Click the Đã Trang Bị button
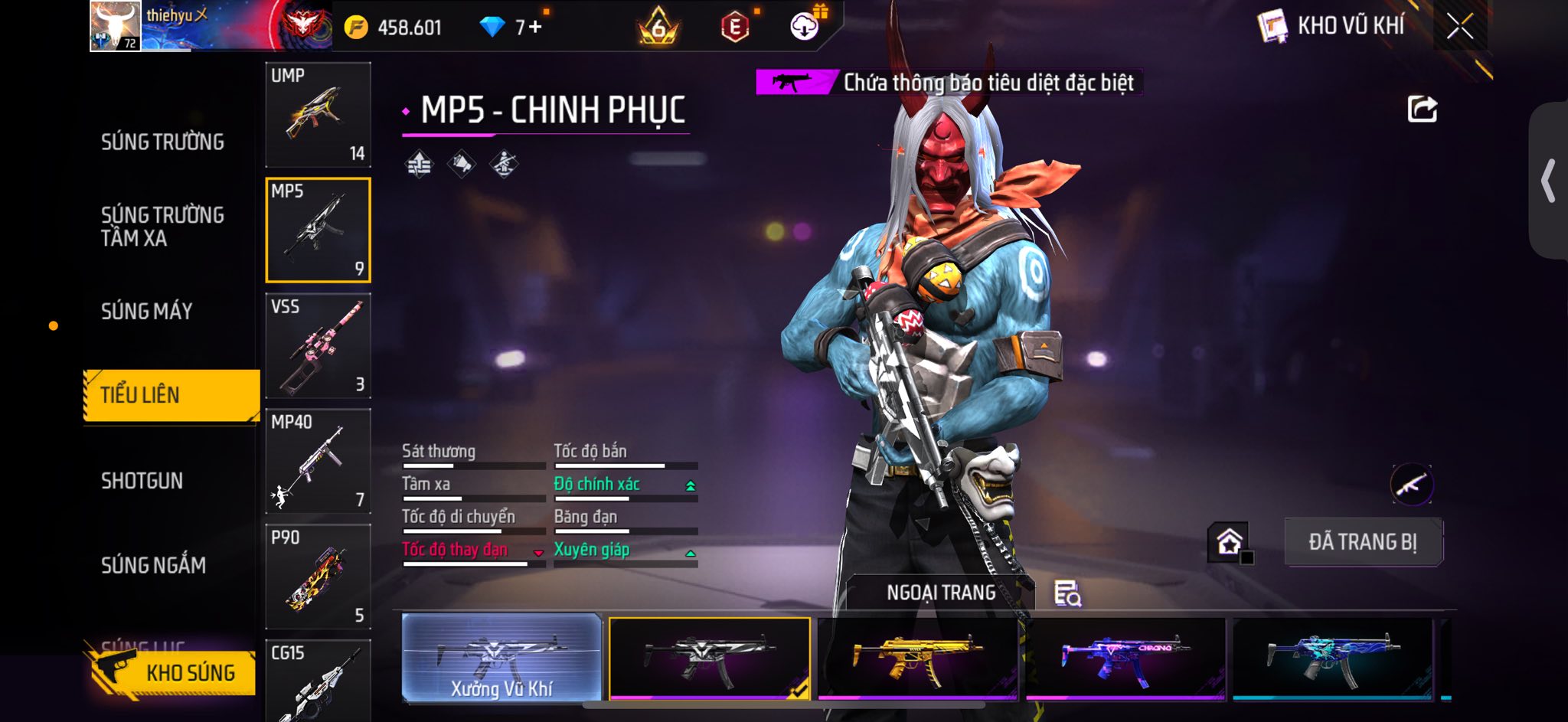This screenshot has height=722, width=1568. click(x=1363, y=542)
